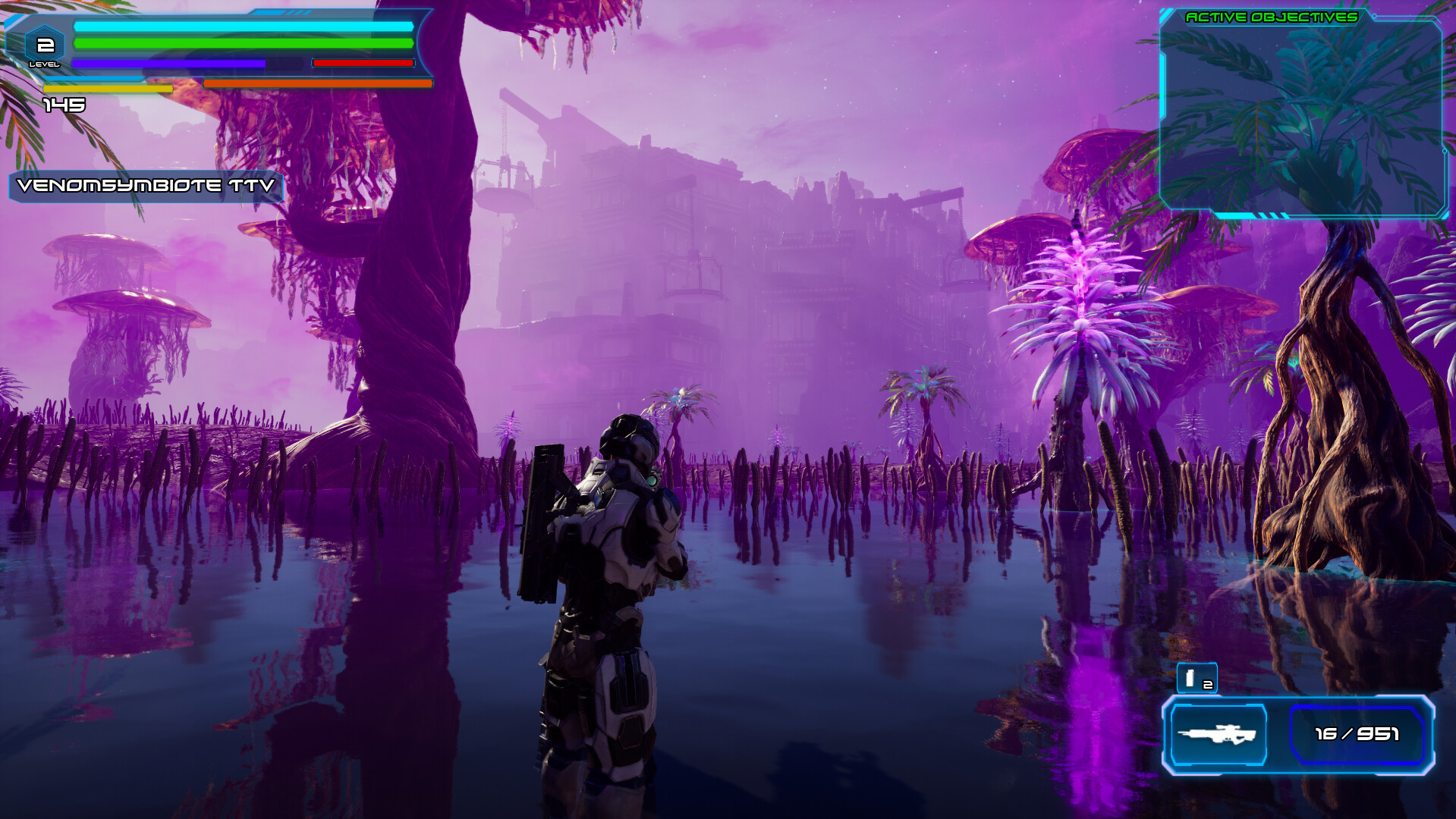The image size is (1456, 819).
Task: Click the item count badge on the grenade slot
Action: [x=1208, y=685]
